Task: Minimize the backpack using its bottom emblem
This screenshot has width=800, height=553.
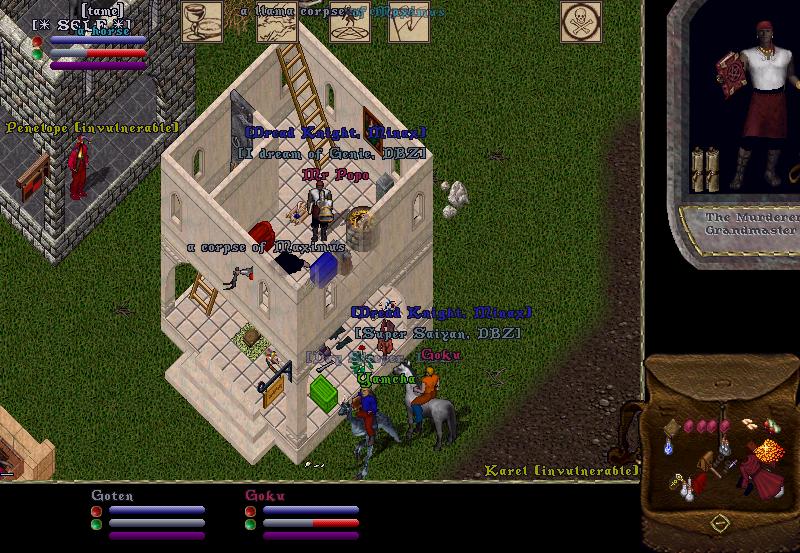Action: [x=719, y=523]
